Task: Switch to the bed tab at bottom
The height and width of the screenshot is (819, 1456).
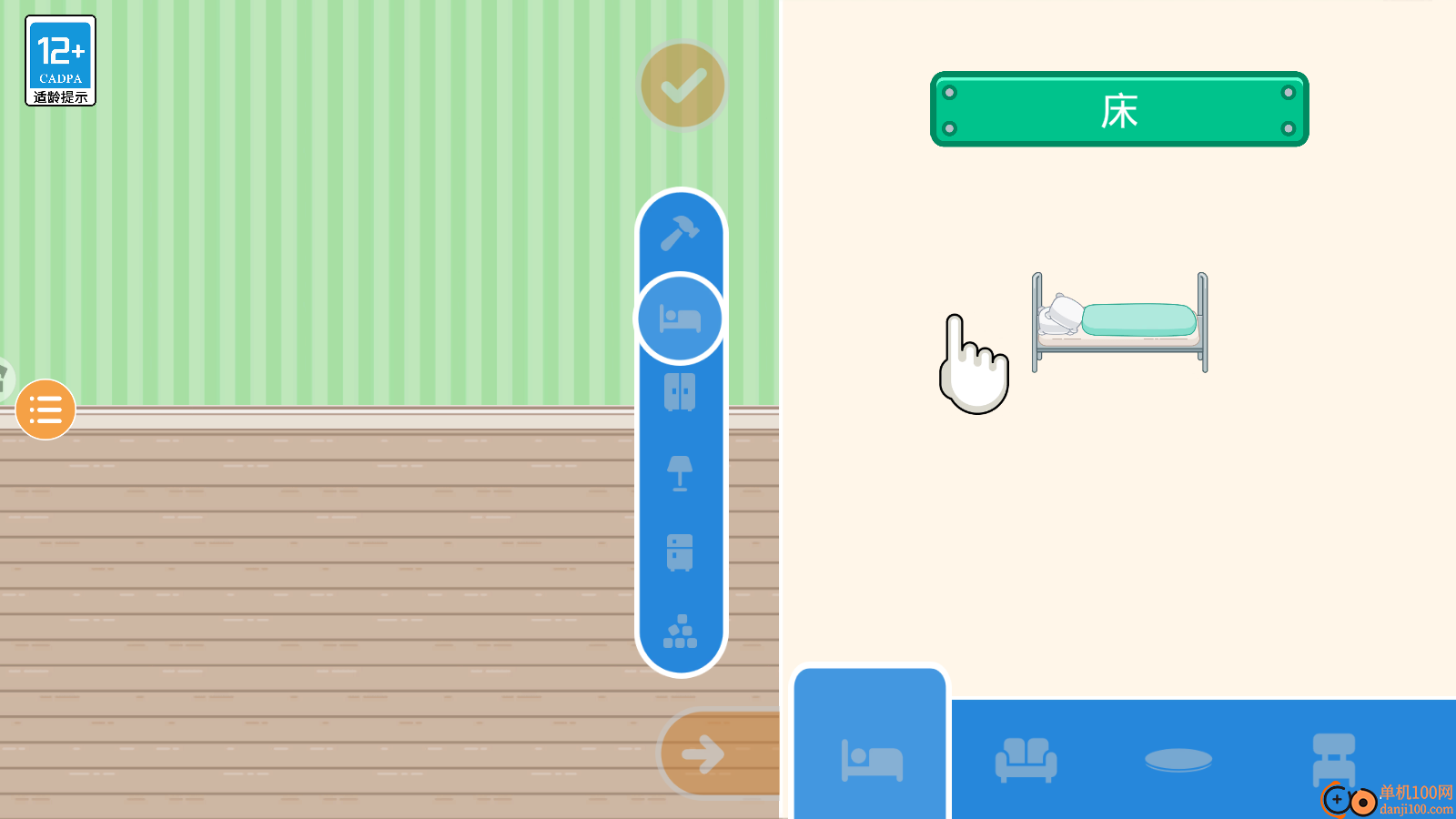Action: coord(871,758)
